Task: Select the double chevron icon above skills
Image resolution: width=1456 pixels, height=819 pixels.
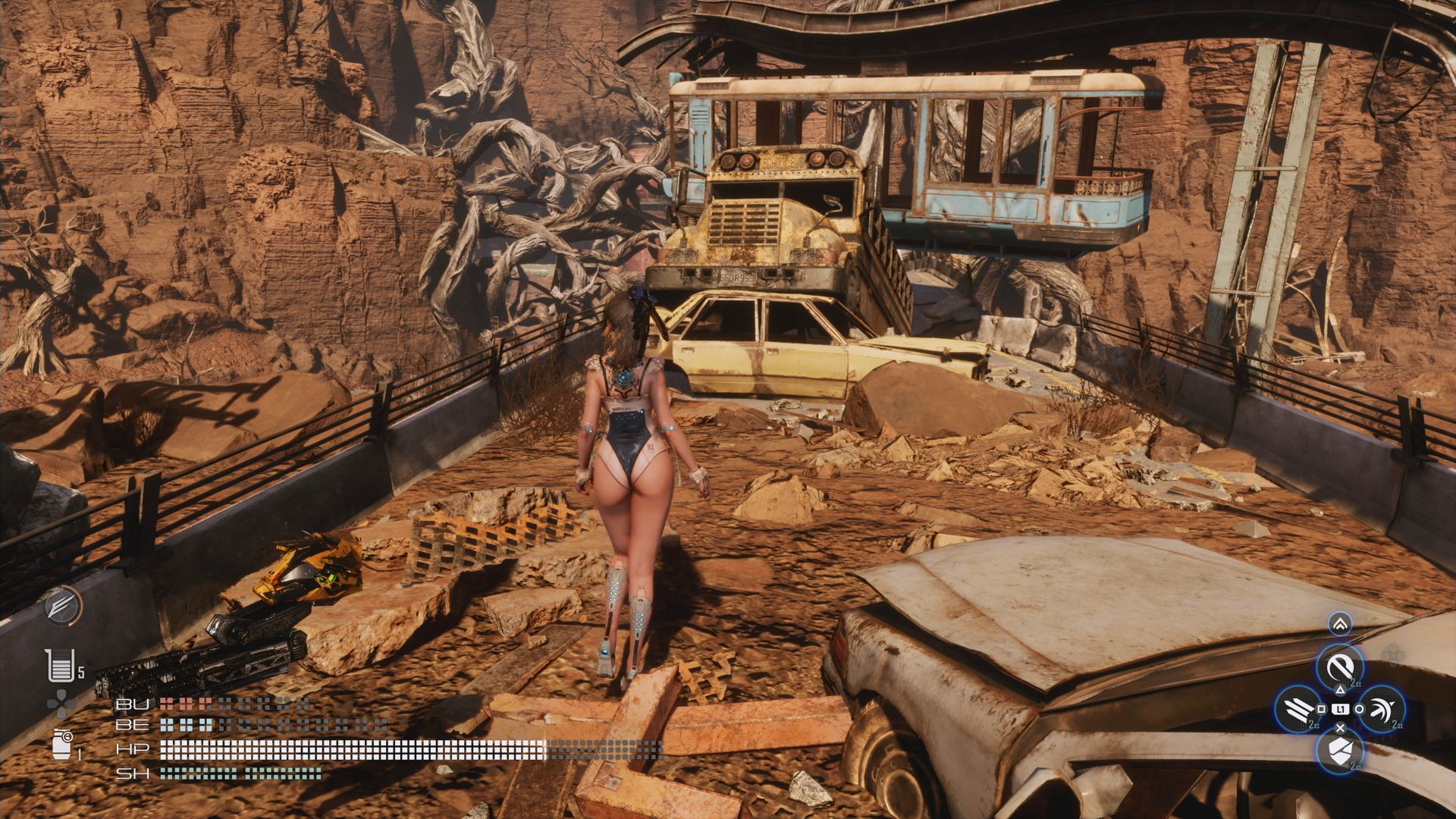Action: (x=1340, y=624)
